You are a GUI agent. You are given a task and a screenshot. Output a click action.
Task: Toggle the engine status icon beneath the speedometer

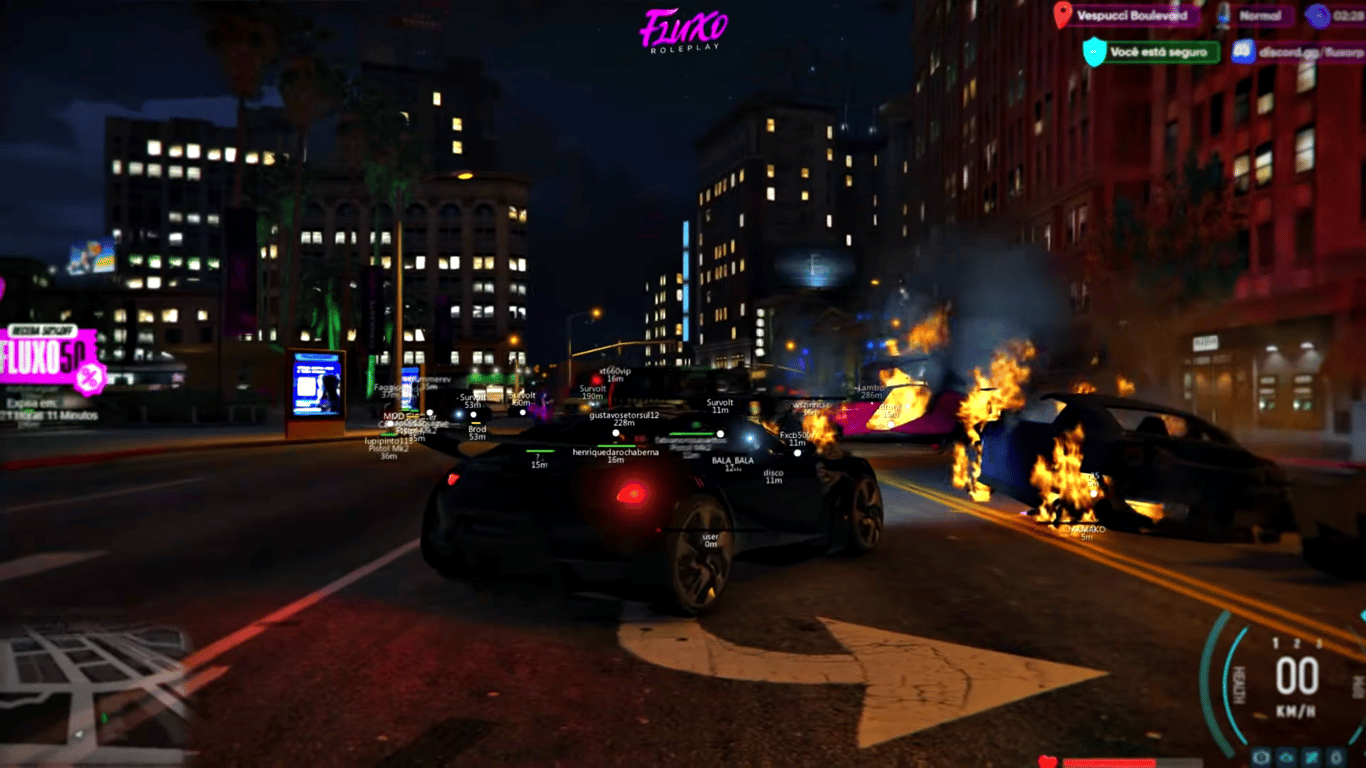point(1261,757)
